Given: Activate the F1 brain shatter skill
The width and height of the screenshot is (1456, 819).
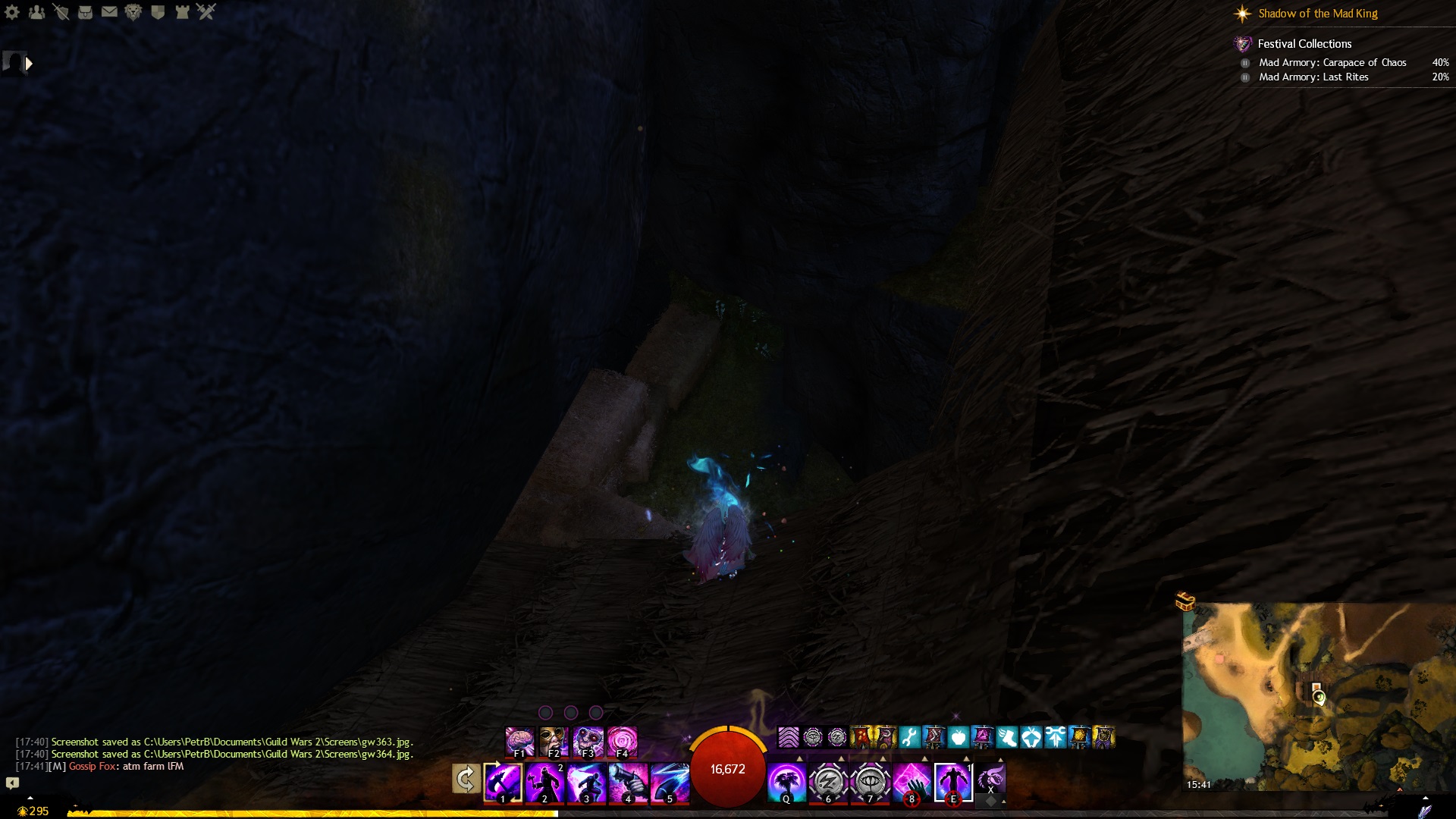Looking at the screenshot, I should 519,741.
